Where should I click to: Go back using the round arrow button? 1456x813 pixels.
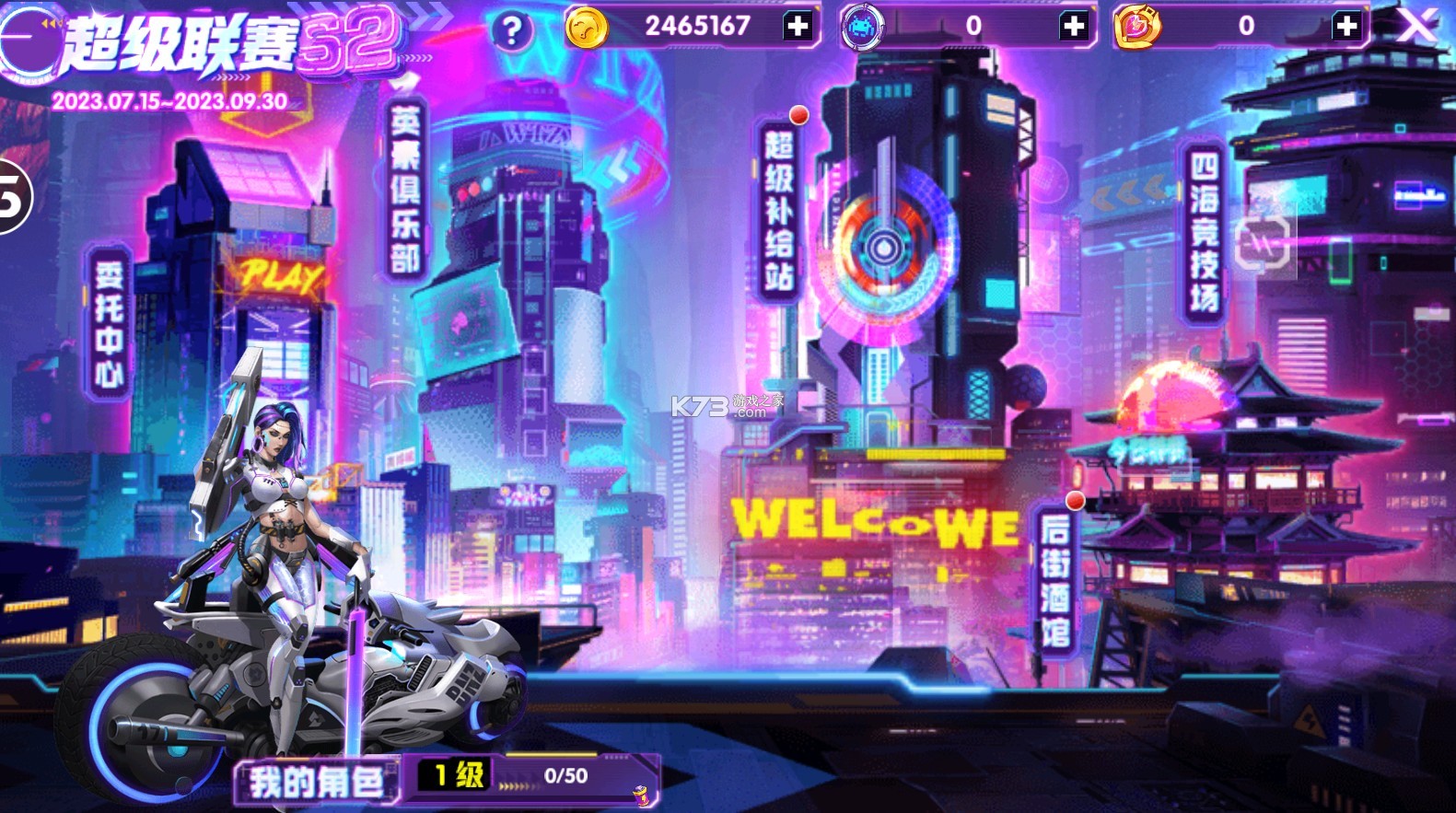[26, 41]
